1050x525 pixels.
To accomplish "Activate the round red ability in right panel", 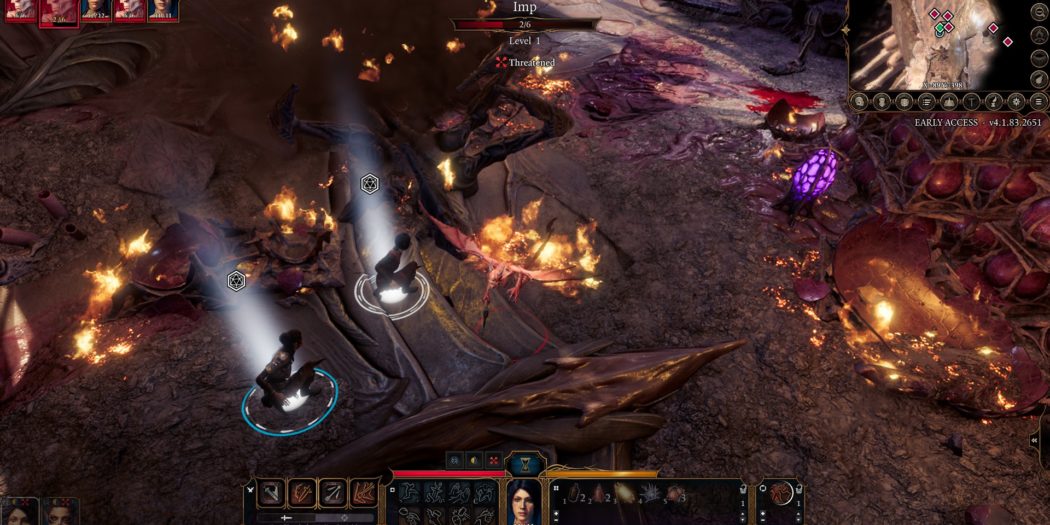I will pyautogui.click(x=780, y=493).
